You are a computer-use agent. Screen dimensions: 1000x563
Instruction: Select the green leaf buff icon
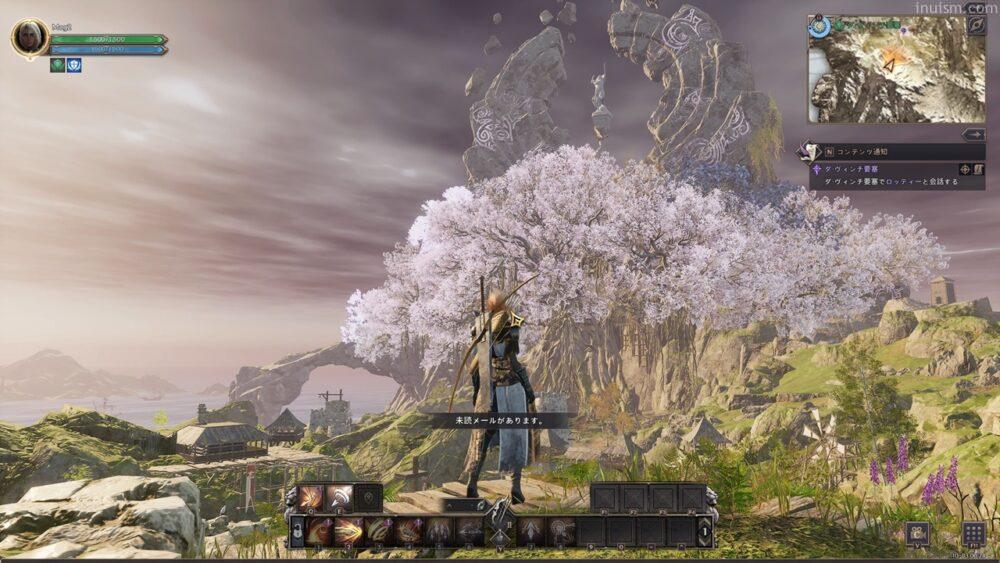tap(58, 65)
